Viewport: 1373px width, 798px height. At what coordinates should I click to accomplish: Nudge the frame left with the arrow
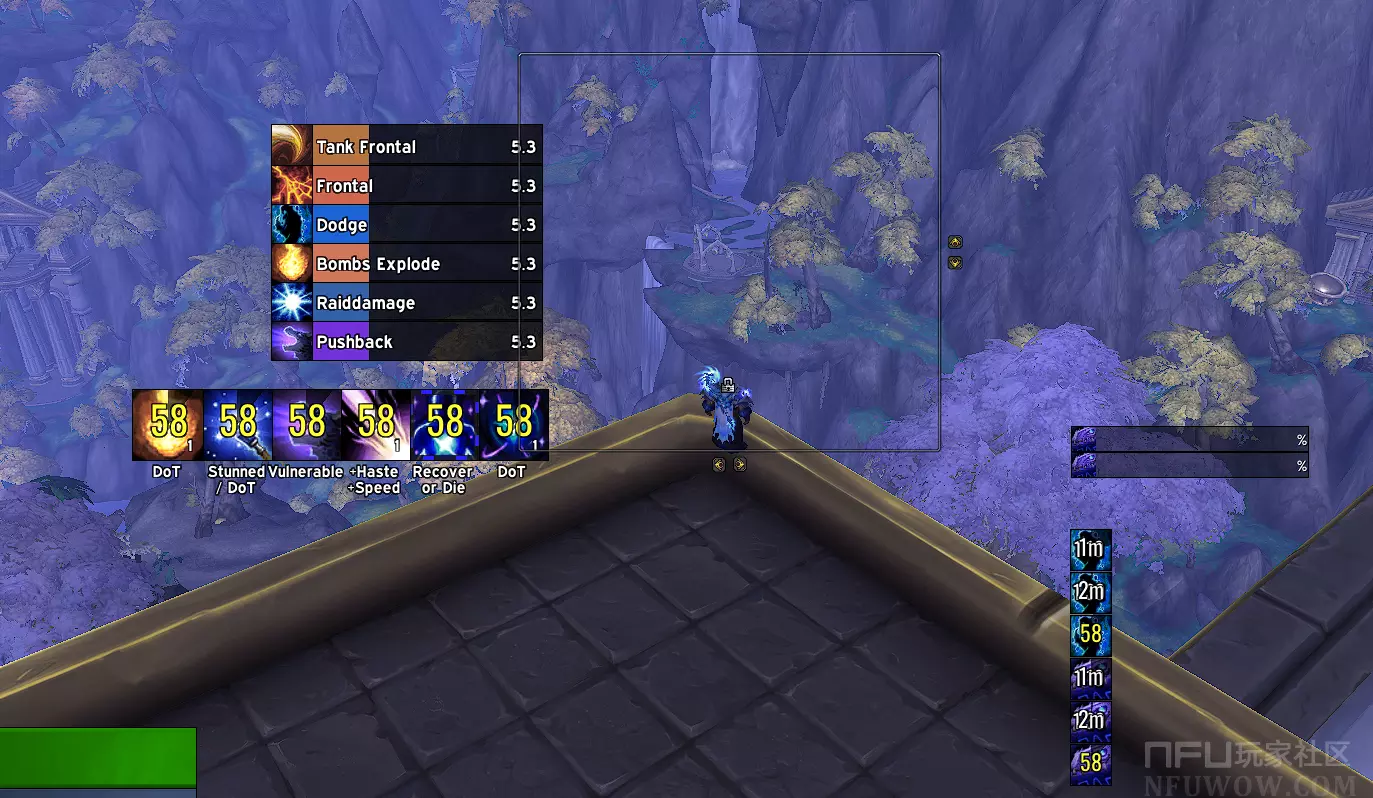click(719, 464)
